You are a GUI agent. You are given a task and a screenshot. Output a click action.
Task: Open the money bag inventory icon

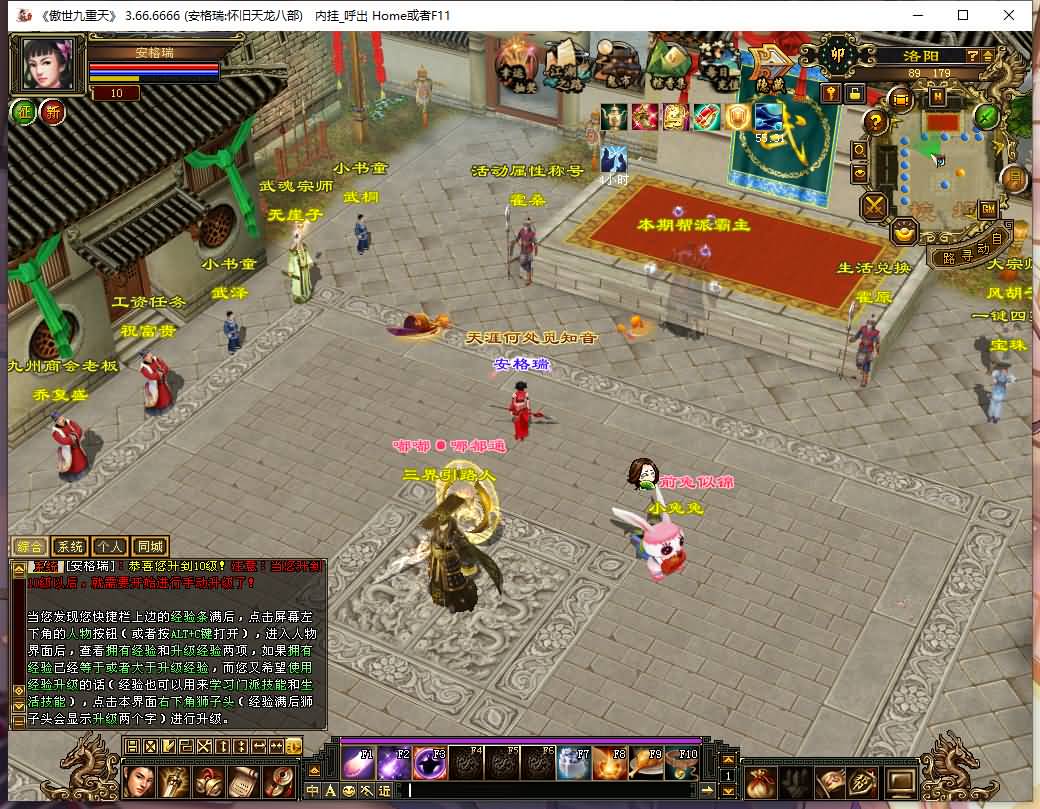759,781
